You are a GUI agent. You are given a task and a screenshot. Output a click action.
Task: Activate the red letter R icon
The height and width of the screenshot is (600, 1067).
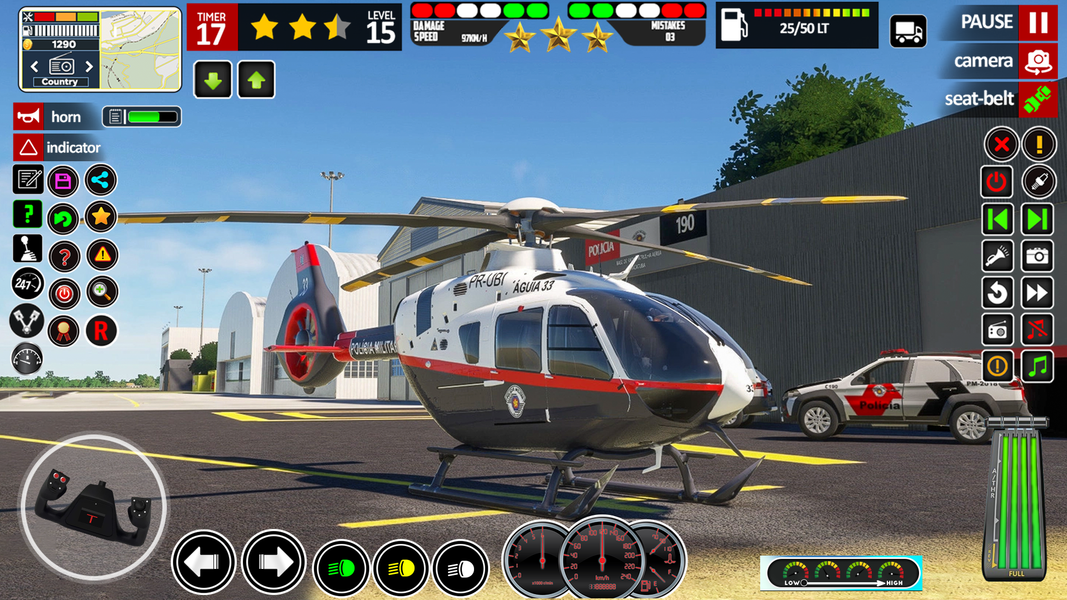coord(101,330)
